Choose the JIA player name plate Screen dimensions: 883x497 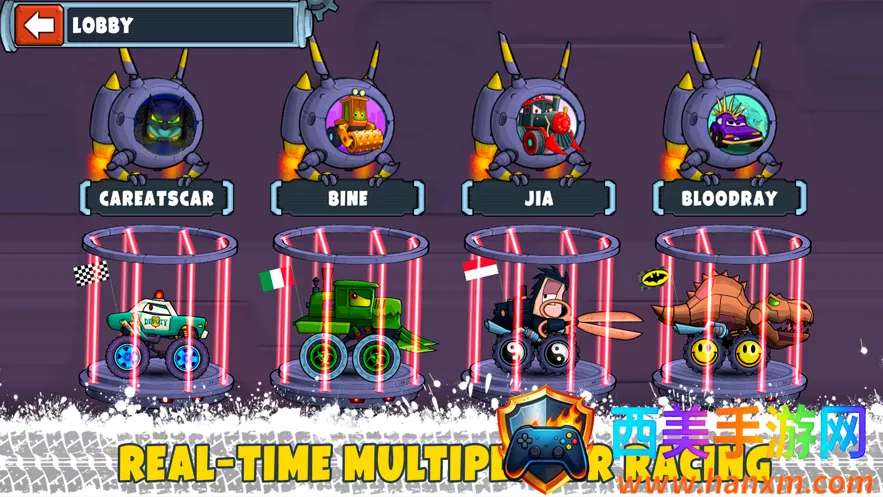coord(538,198)
